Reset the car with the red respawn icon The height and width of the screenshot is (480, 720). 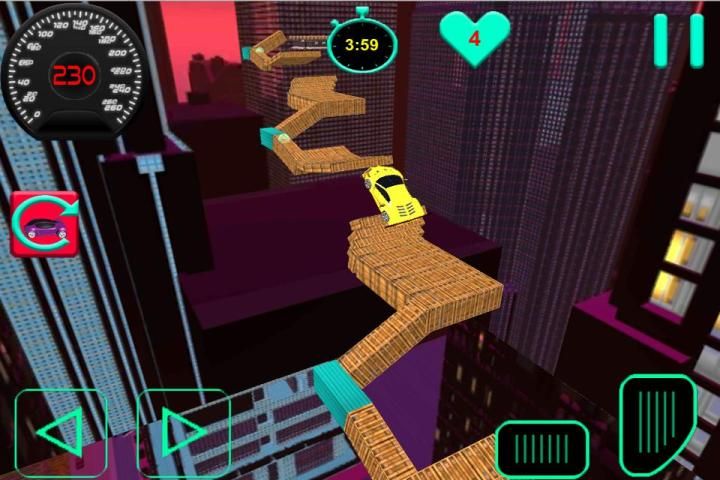tap(44, 223)
